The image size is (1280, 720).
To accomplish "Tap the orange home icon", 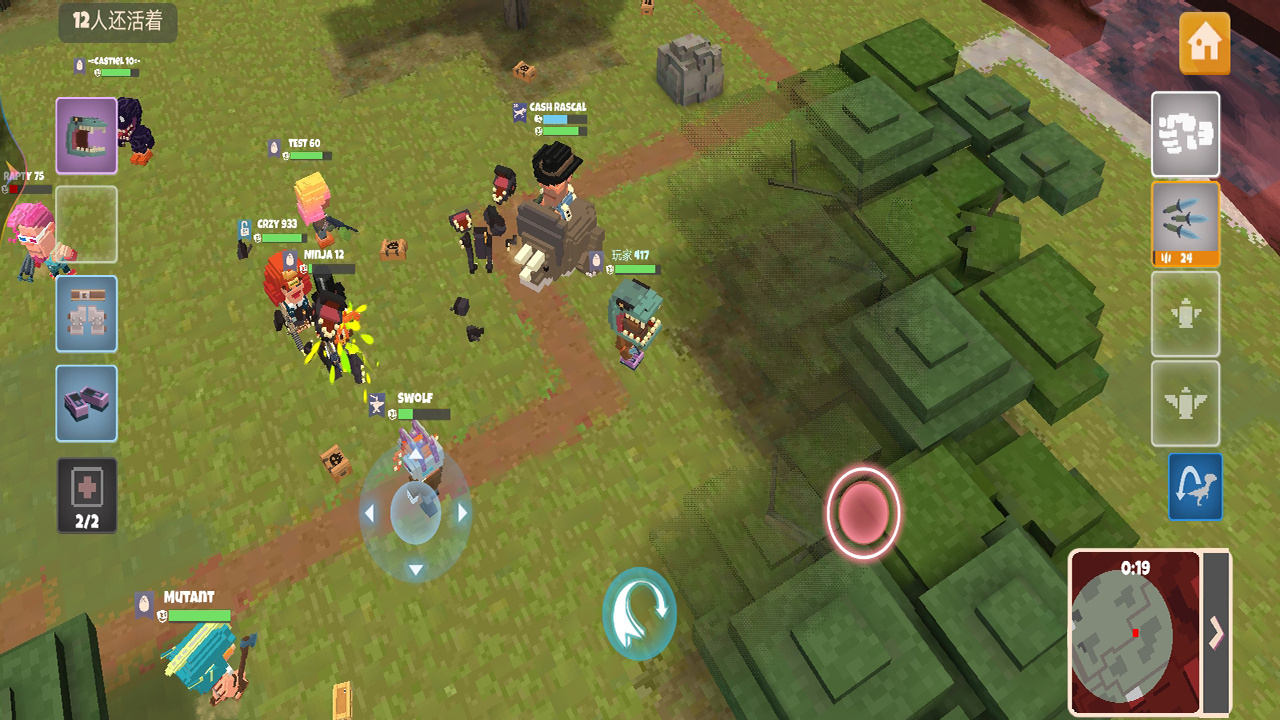I will click(1205, 44).
